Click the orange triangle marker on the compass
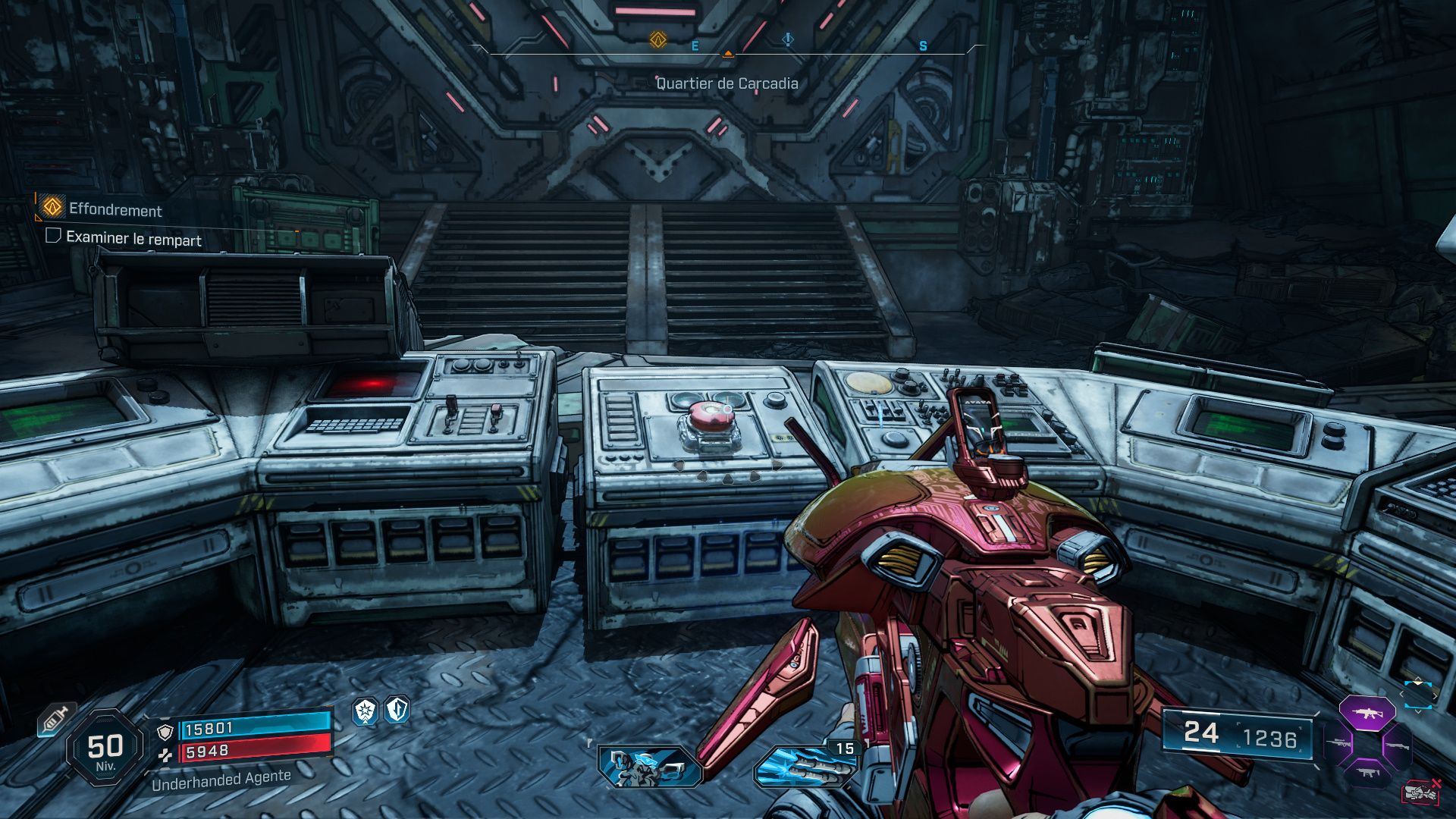Image resolution: width=1456 pixels, height=819 pixels. (729, 55)
